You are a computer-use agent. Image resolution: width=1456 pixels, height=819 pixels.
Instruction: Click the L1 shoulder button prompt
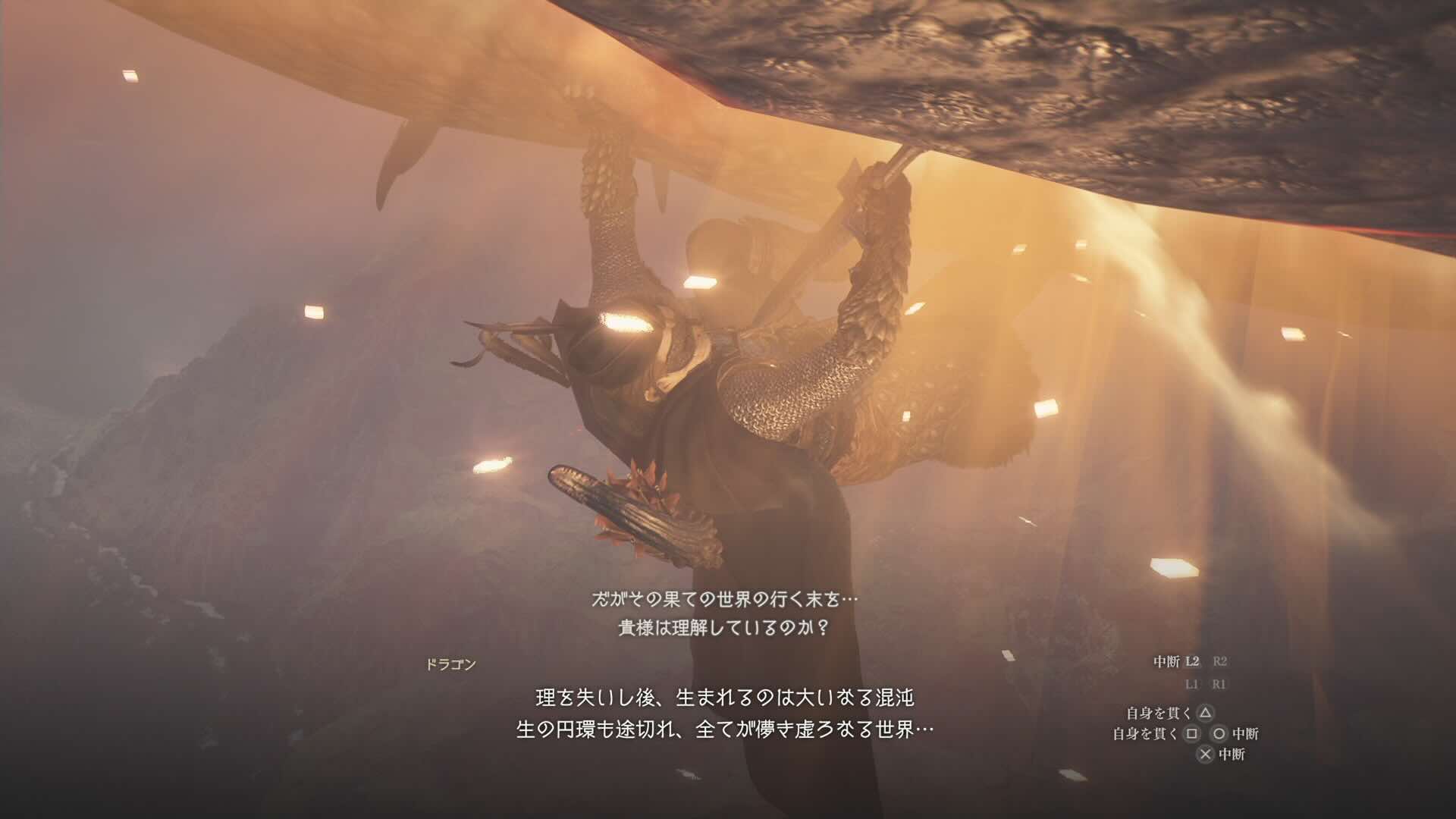pyautogui.click(x=1193, y=684)
